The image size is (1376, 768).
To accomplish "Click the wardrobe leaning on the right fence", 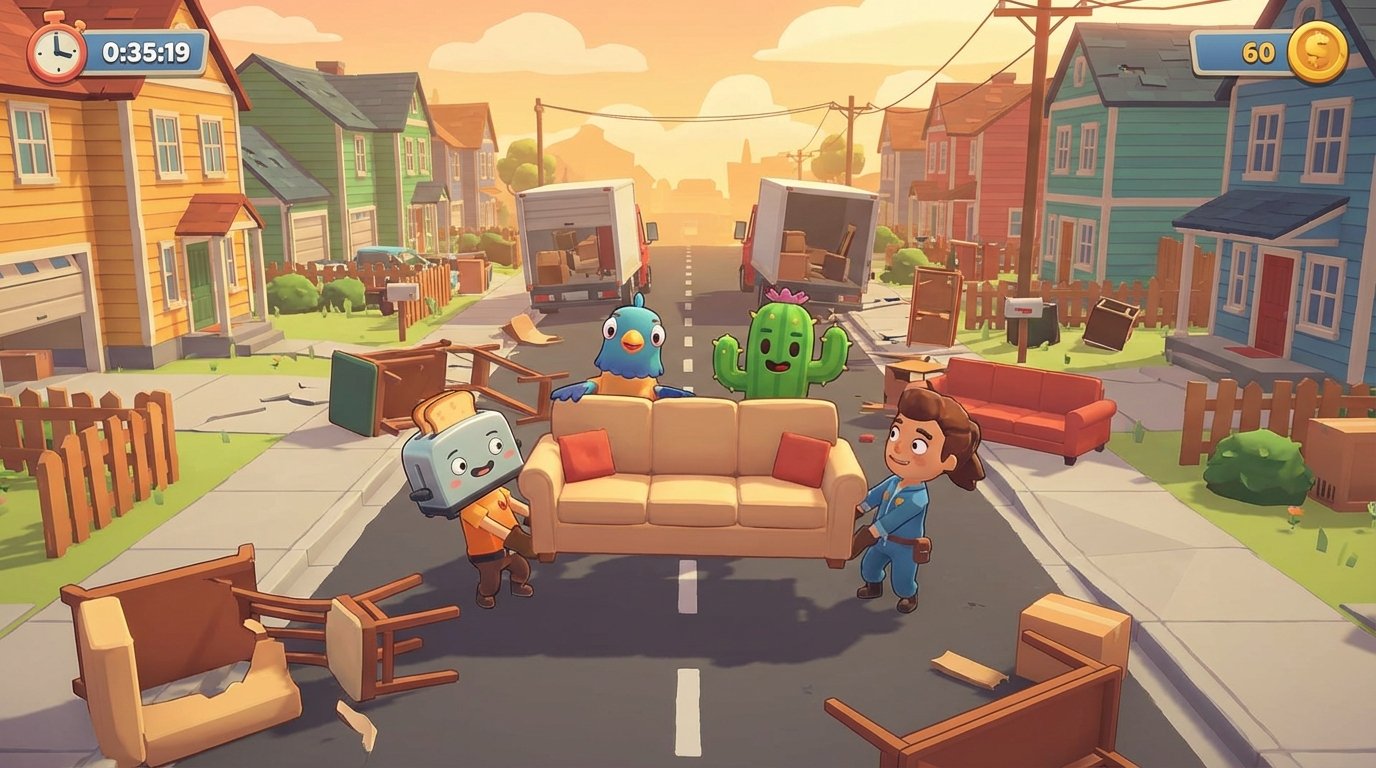I will 935,300.
